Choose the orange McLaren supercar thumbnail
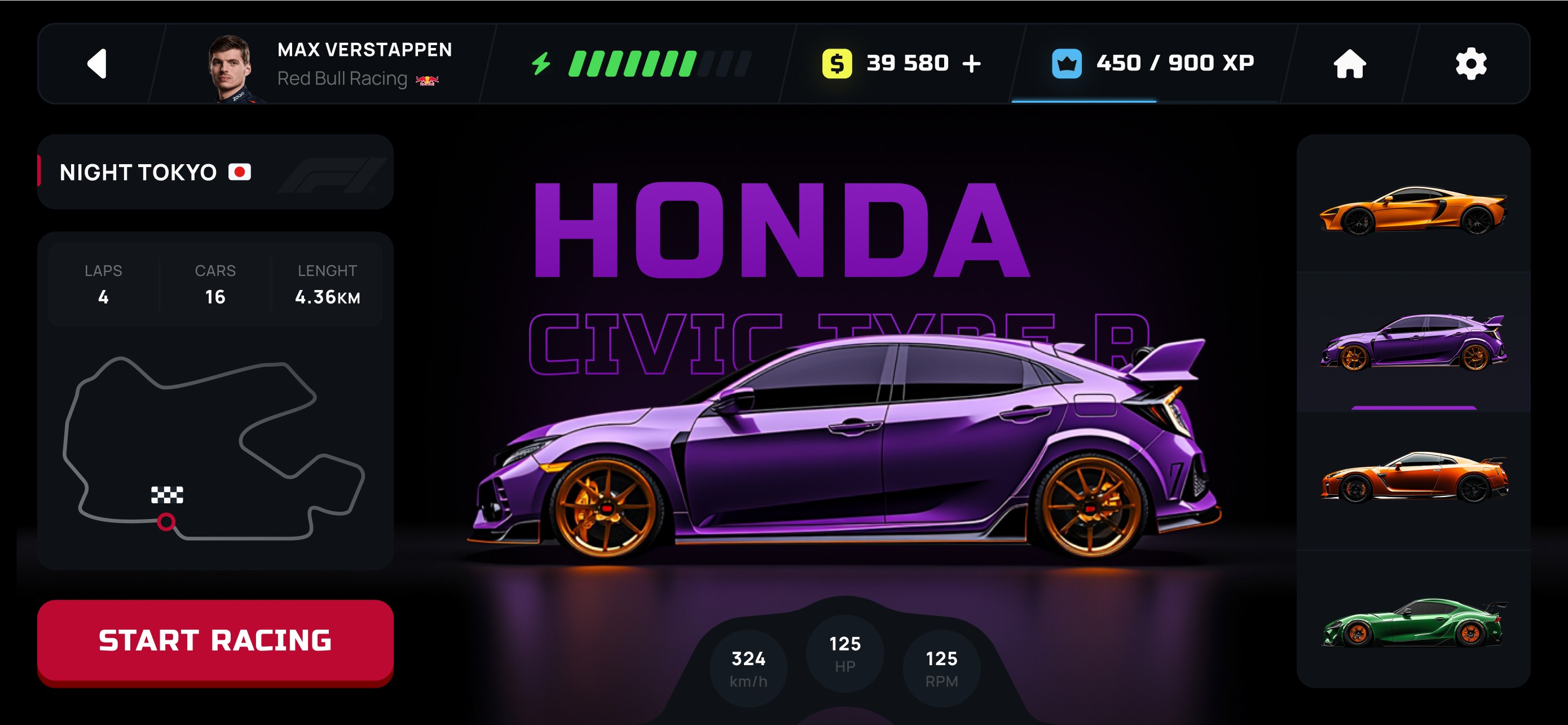 pyautogui.click(x=1413, y=210)
